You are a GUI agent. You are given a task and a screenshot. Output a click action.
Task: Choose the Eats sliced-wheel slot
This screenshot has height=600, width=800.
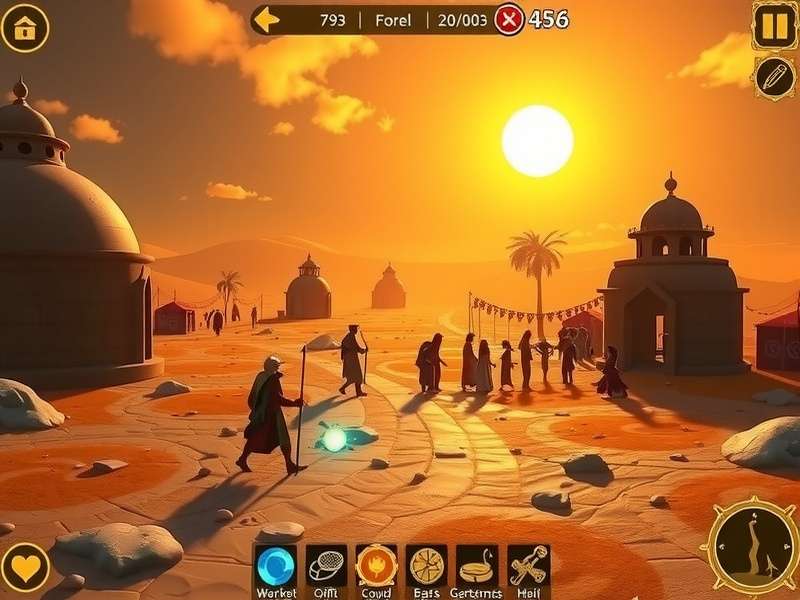[x=427, y=565]
